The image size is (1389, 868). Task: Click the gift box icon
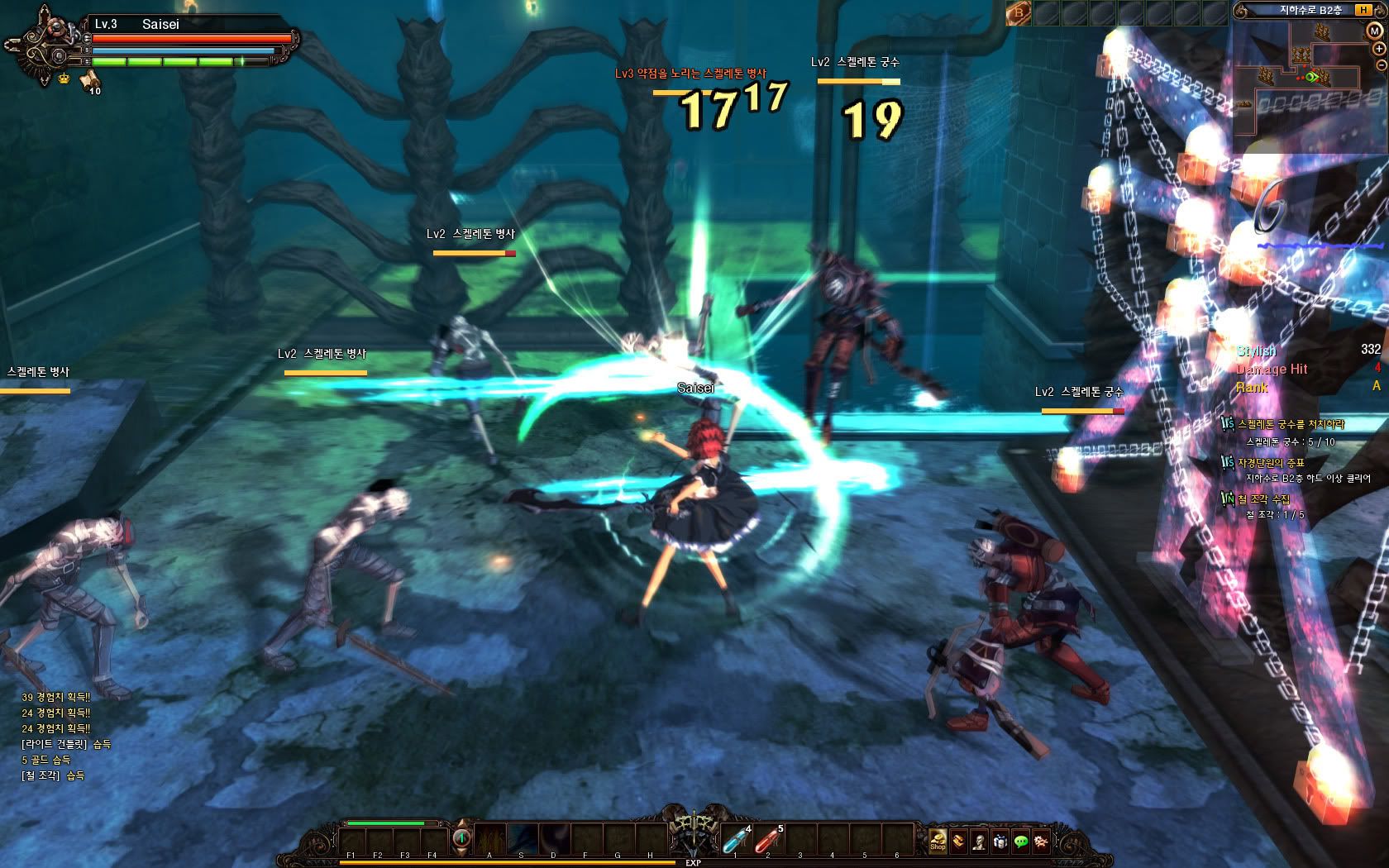click(x=1000, y=841)
